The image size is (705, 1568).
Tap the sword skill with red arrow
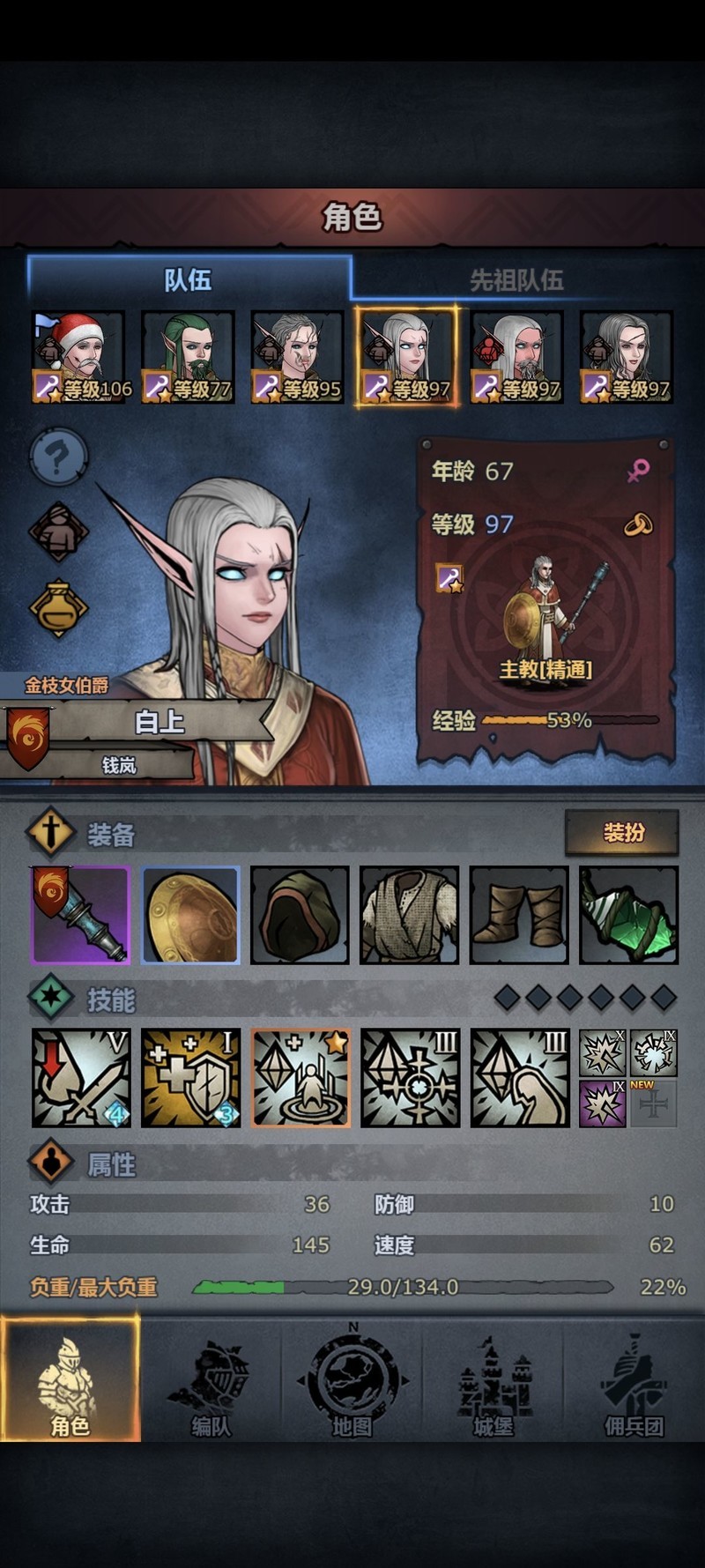(81, 1078)
